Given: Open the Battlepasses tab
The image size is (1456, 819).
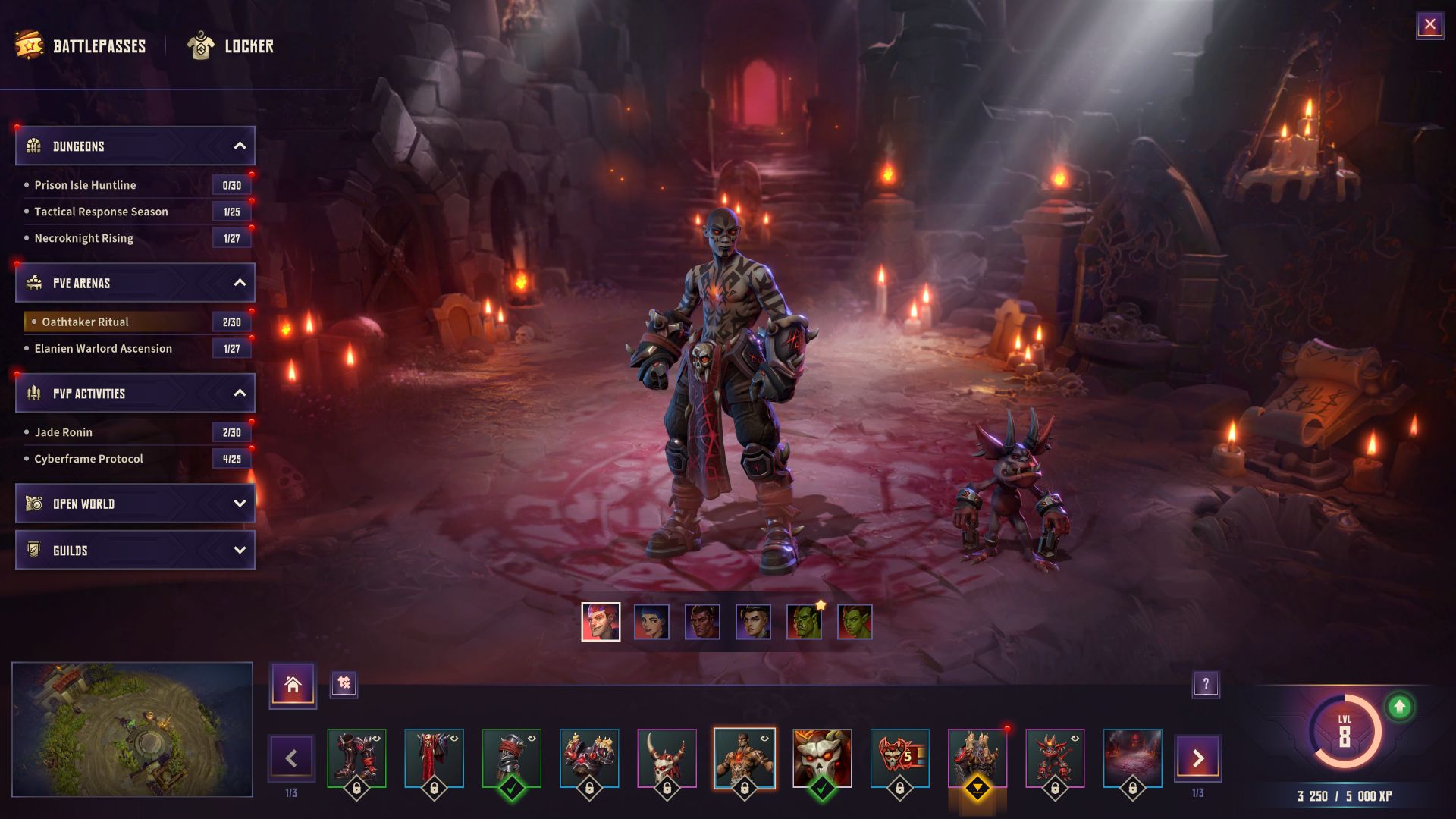Looking at the screenshot, I should (x=82, y=46).
